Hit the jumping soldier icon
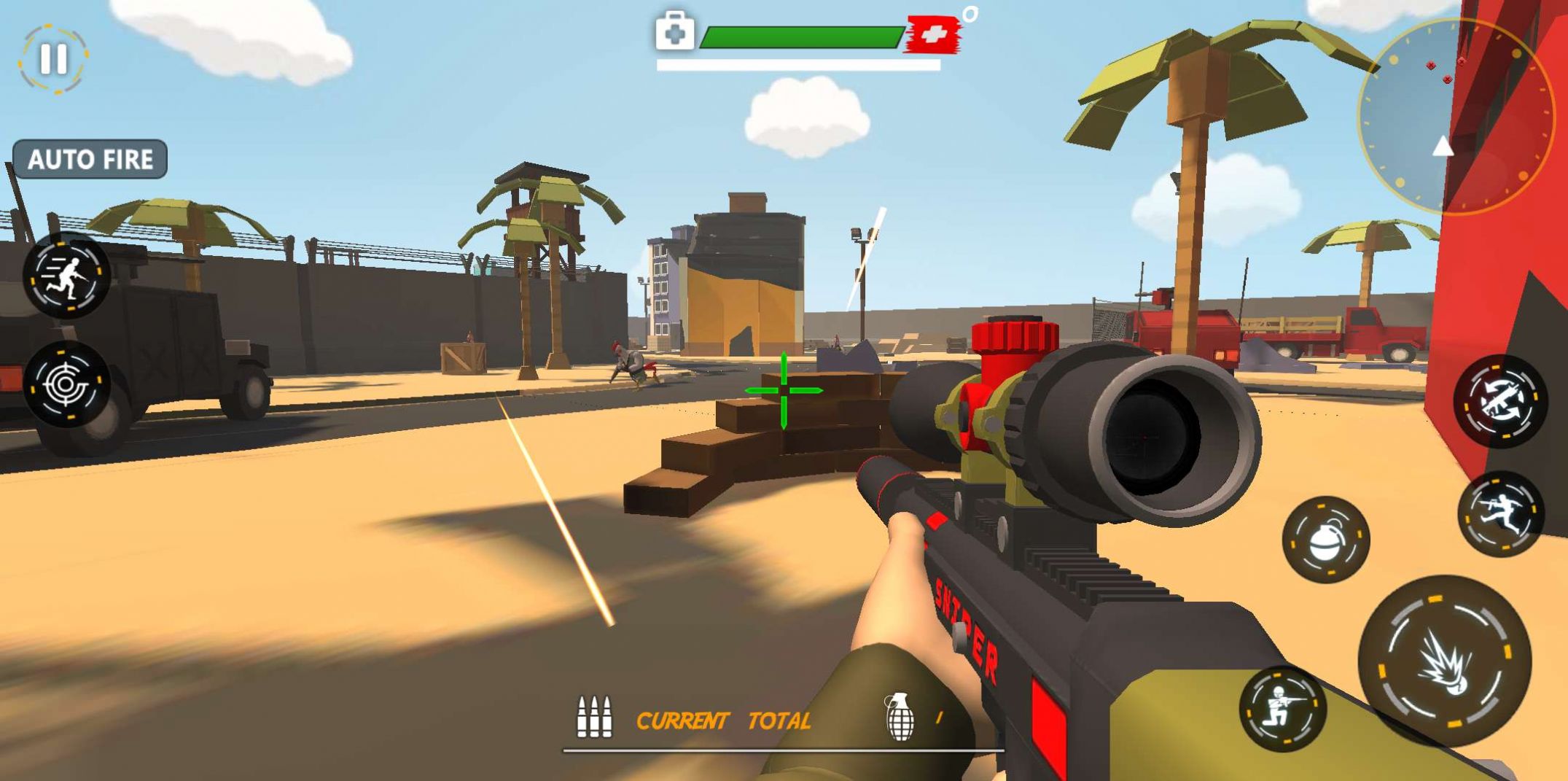This screenshot has width=1568, height=781. tap(1500, 513)
